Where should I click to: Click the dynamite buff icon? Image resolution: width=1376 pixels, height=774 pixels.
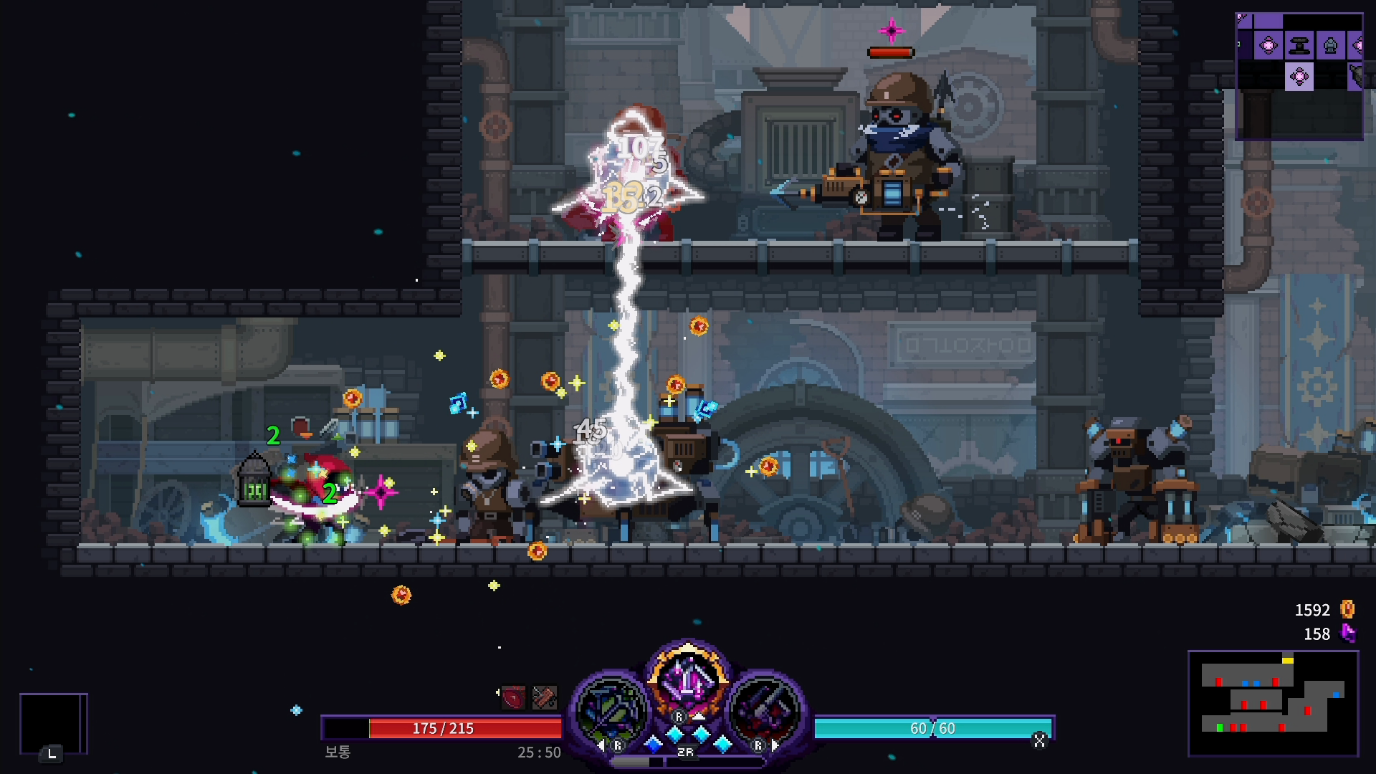point(544,697)
